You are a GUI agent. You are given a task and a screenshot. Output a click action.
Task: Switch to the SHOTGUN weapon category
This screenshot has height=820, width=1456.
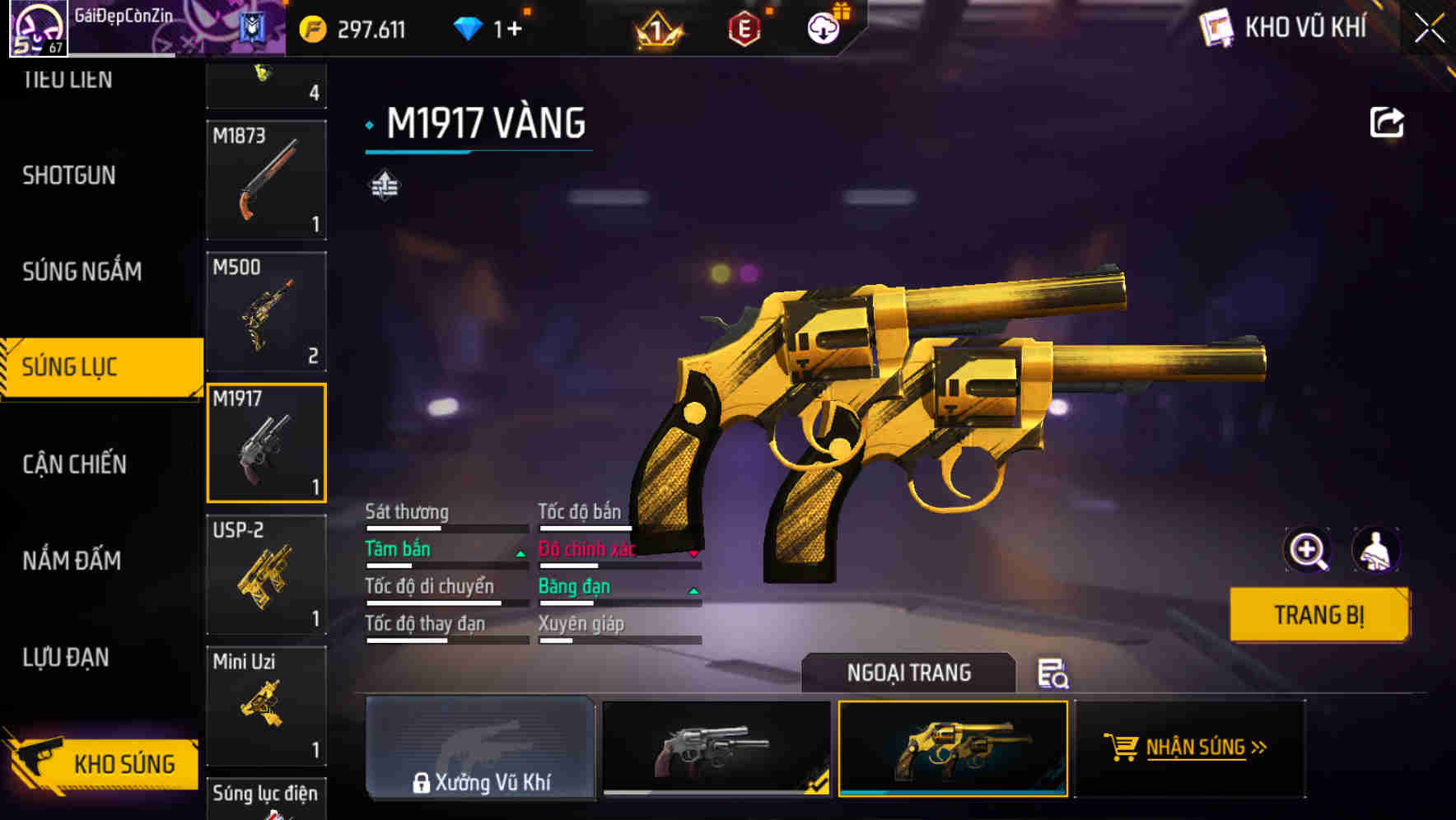coord(69,175)
